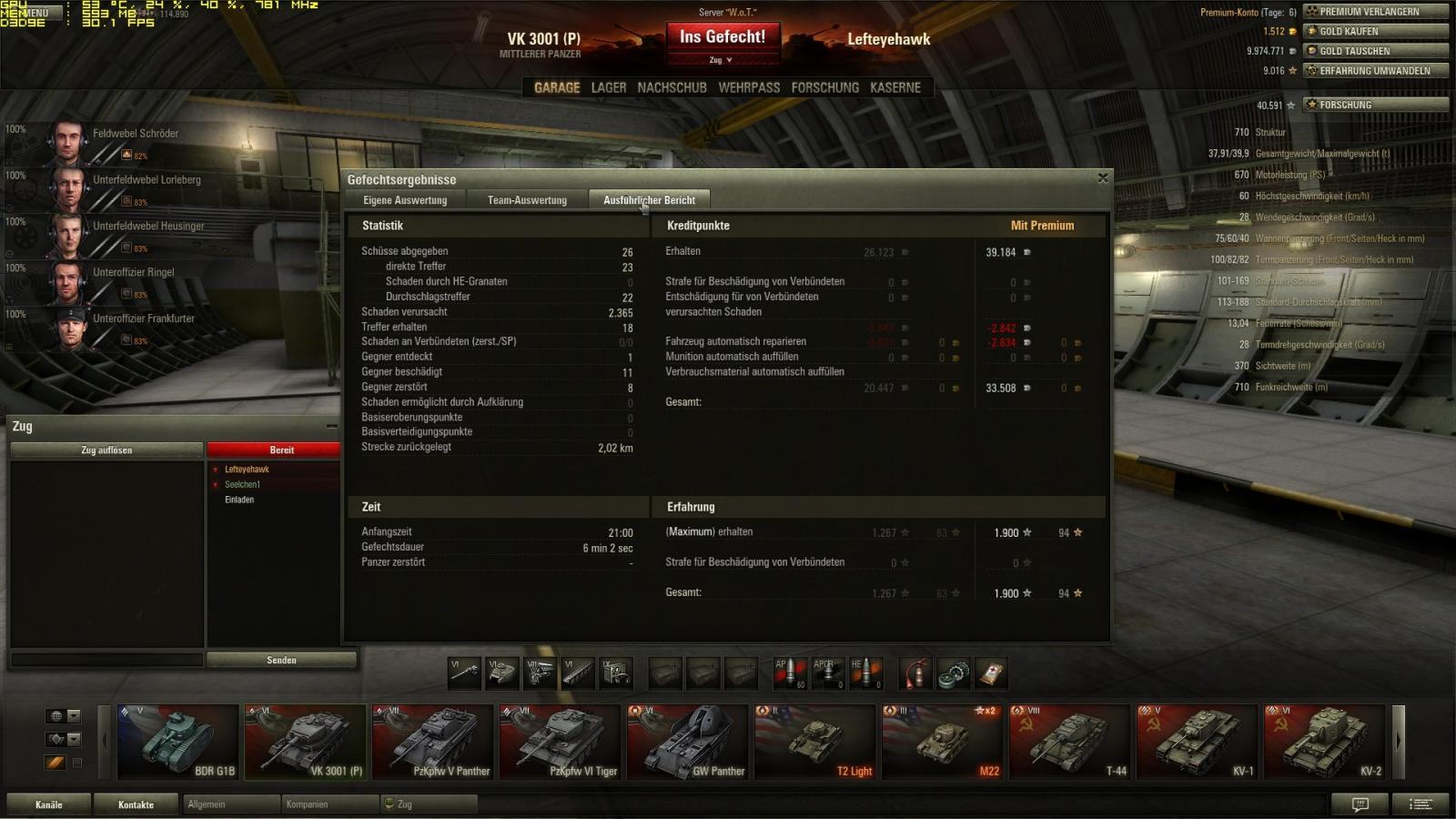
Task: Go to the Forschung menu
Action: coord(824,87)
